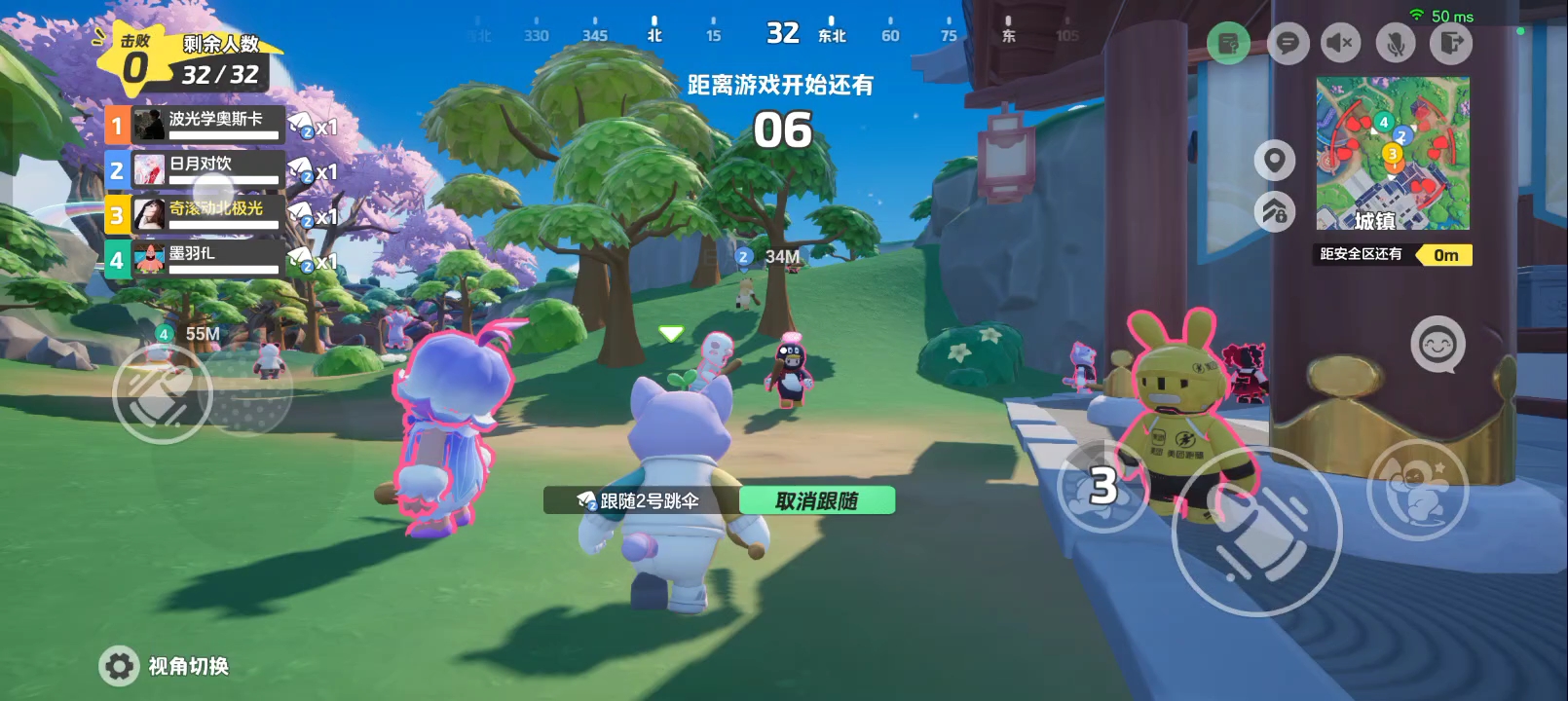Mute game sound via speaker icon
Viewport: 1568px width, 701px height.
point(1340,44)
